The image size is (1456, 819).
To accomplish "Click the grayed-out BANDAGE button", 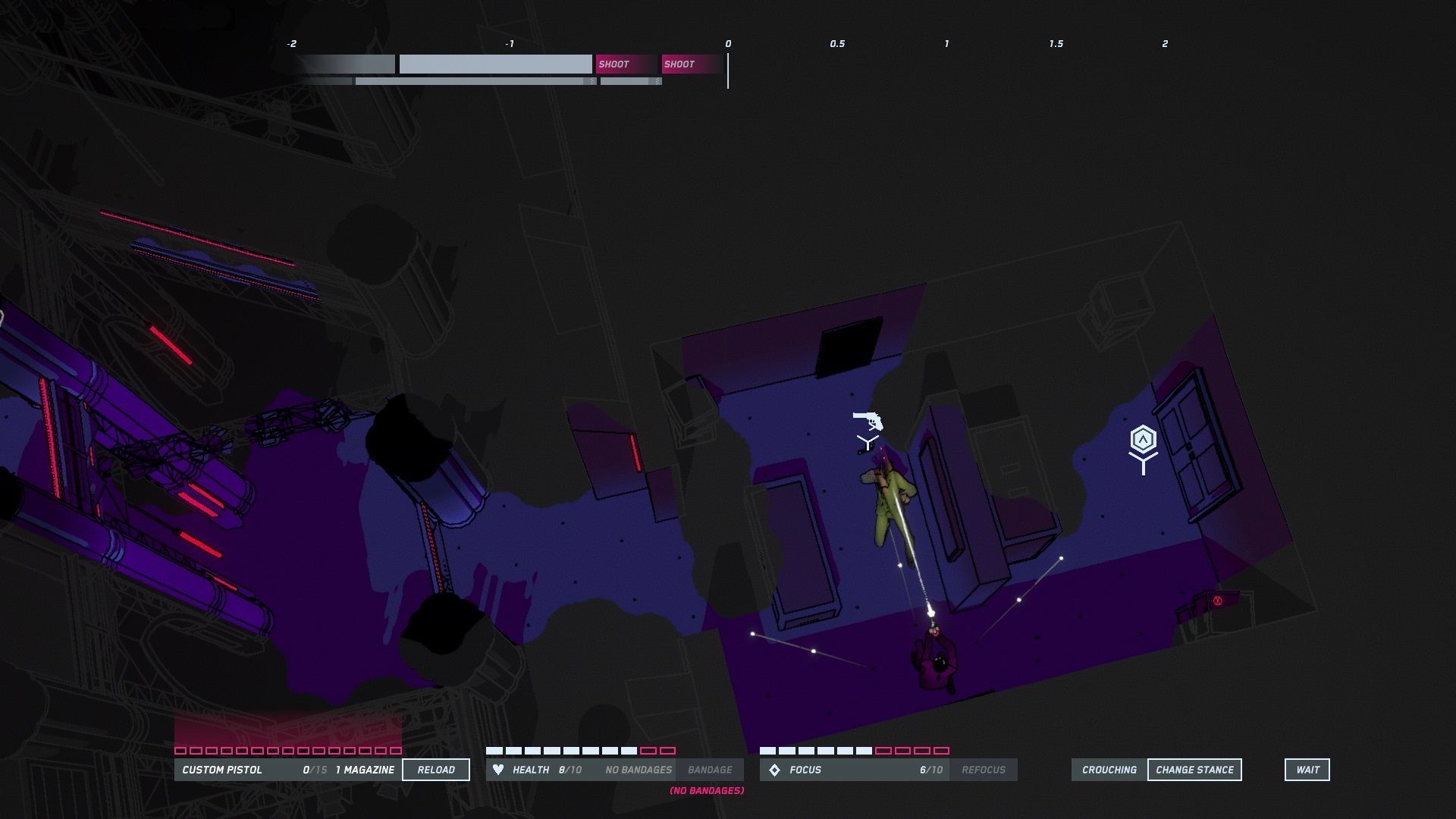I will [711, 770].
